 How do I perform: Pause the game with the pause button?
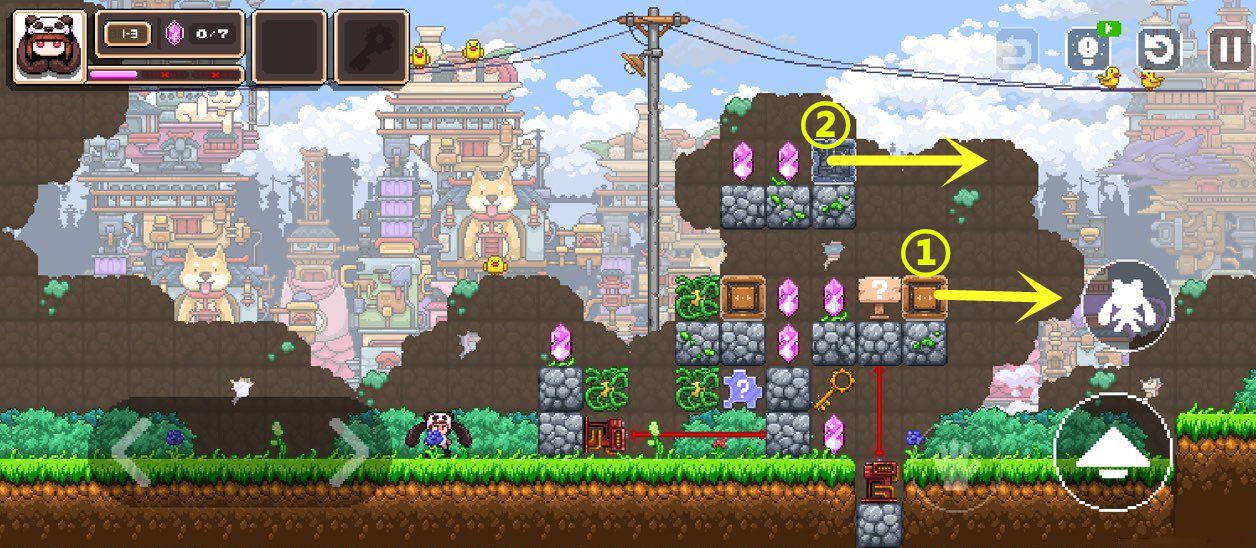click(1230, 47)
